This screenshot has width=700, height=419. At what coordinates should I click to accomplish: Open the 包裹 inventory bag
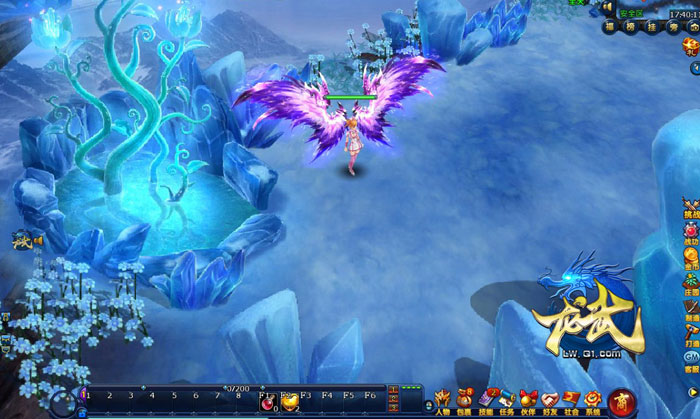[465, 399]
